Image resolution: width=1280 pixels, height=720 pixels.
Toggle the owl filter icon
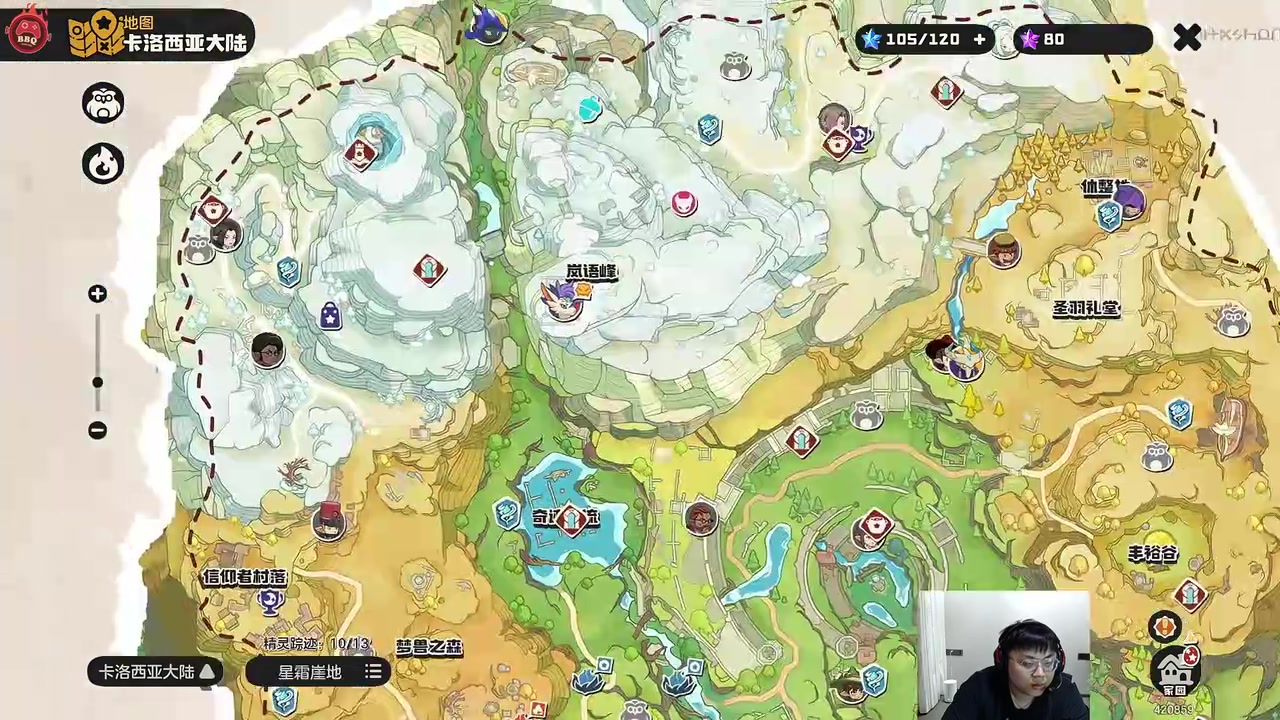pyautogui.click(x=103, y=103)
